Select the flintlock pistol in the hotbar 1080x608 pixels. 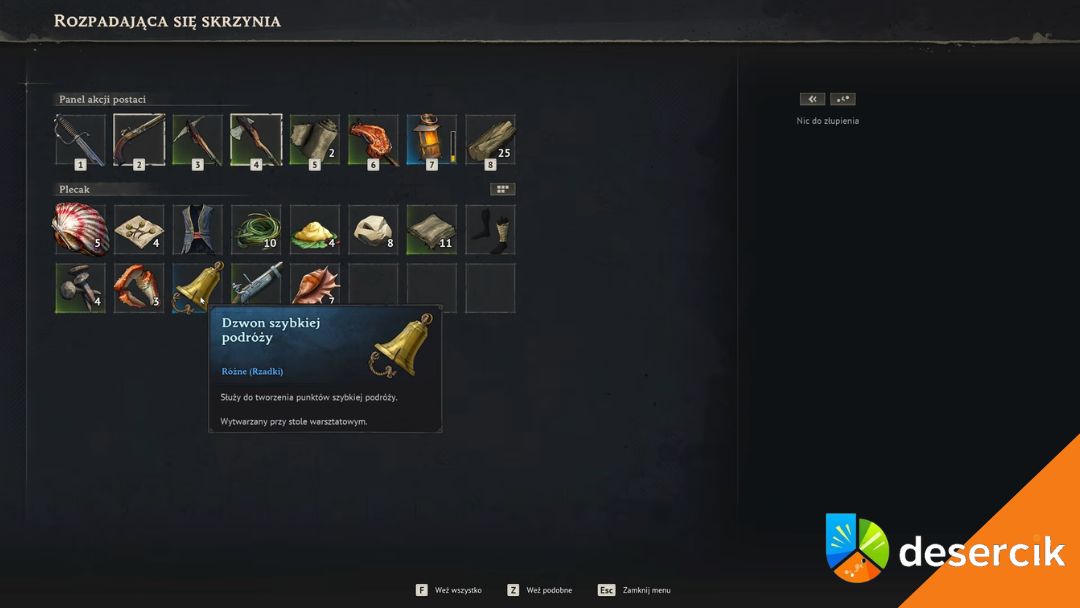tap(139, 138)
